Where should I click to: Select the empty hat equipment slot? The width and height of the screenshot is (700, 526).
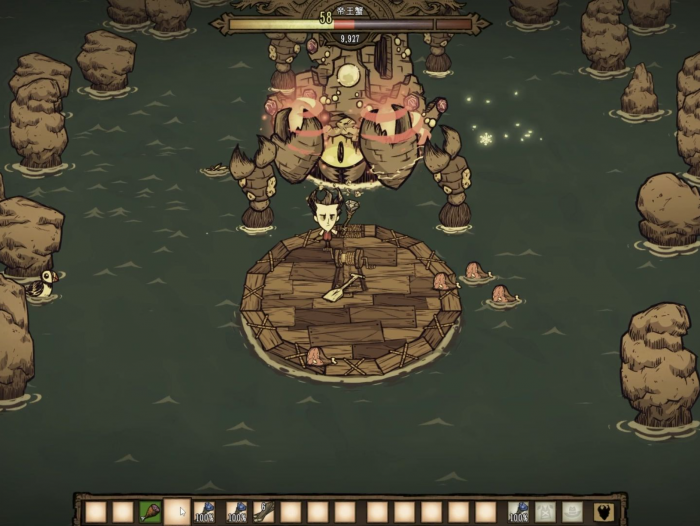(572, 512)
